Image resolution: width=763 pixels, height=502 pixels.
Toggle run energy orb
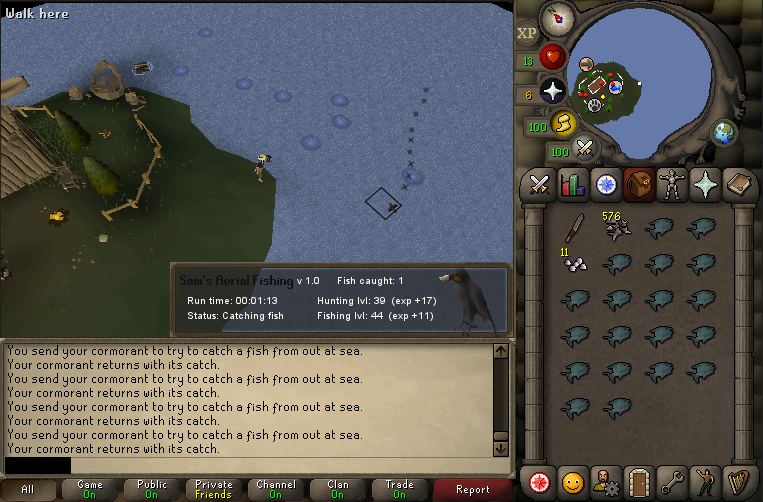(563, 122)
